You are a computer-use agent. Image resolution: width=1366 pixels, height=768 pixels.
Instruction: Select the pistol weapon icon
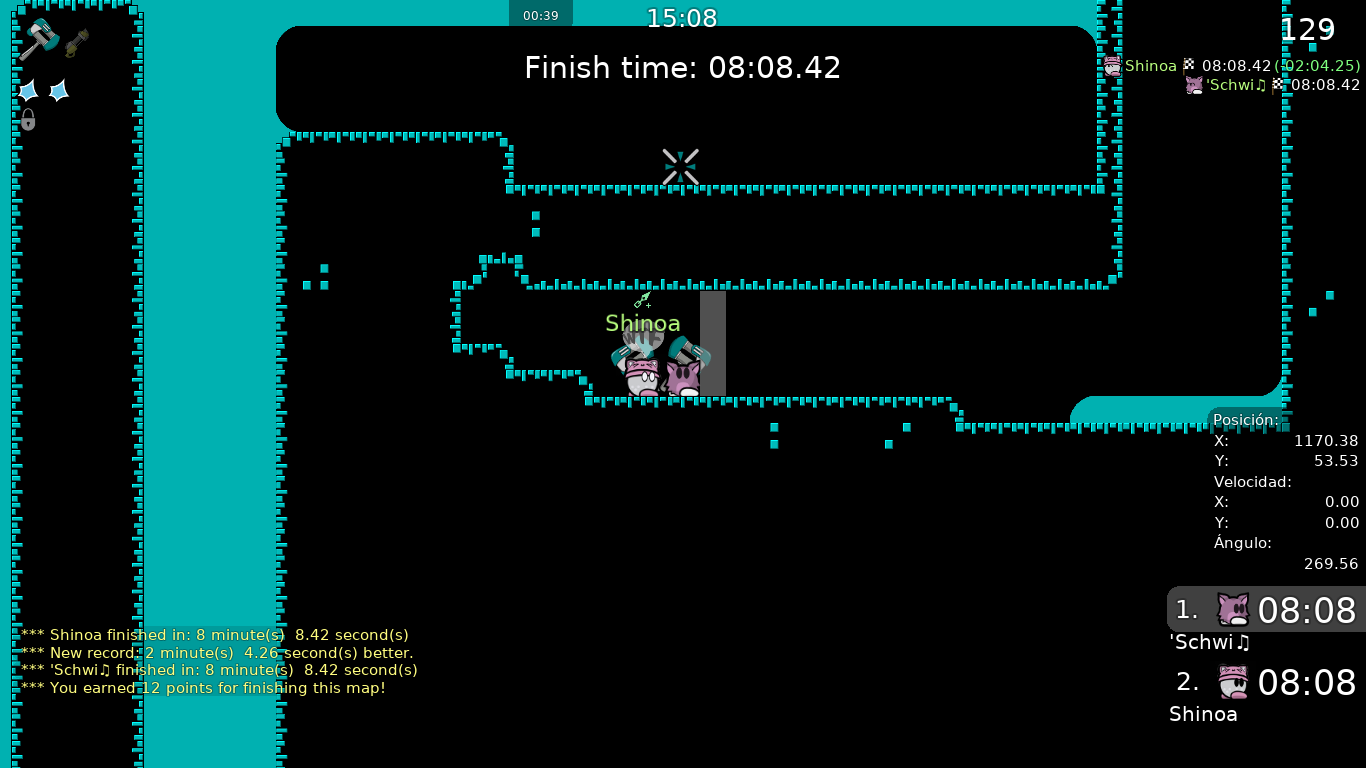(x=77, y=43)
